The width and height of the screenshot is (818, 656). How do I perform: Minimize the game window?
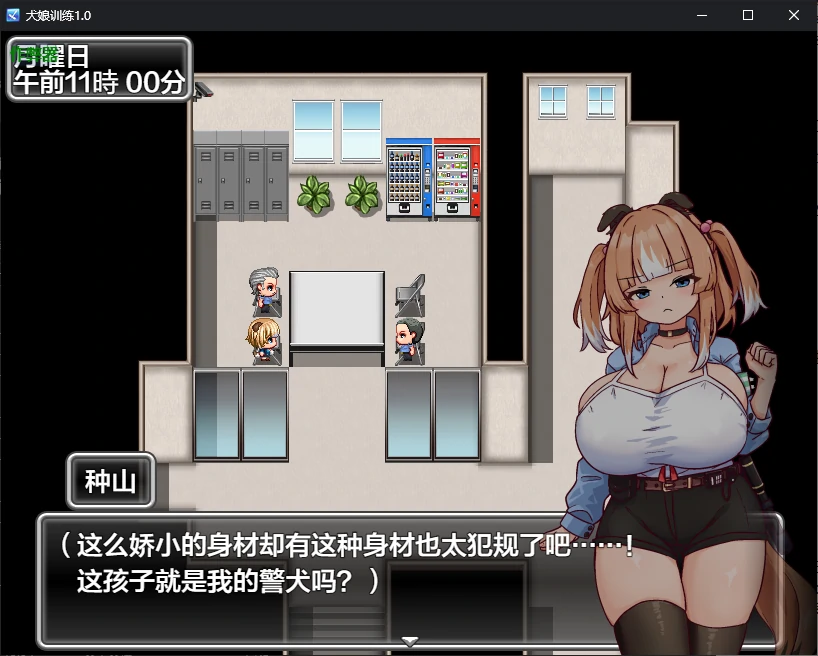(x=701, y=15)
